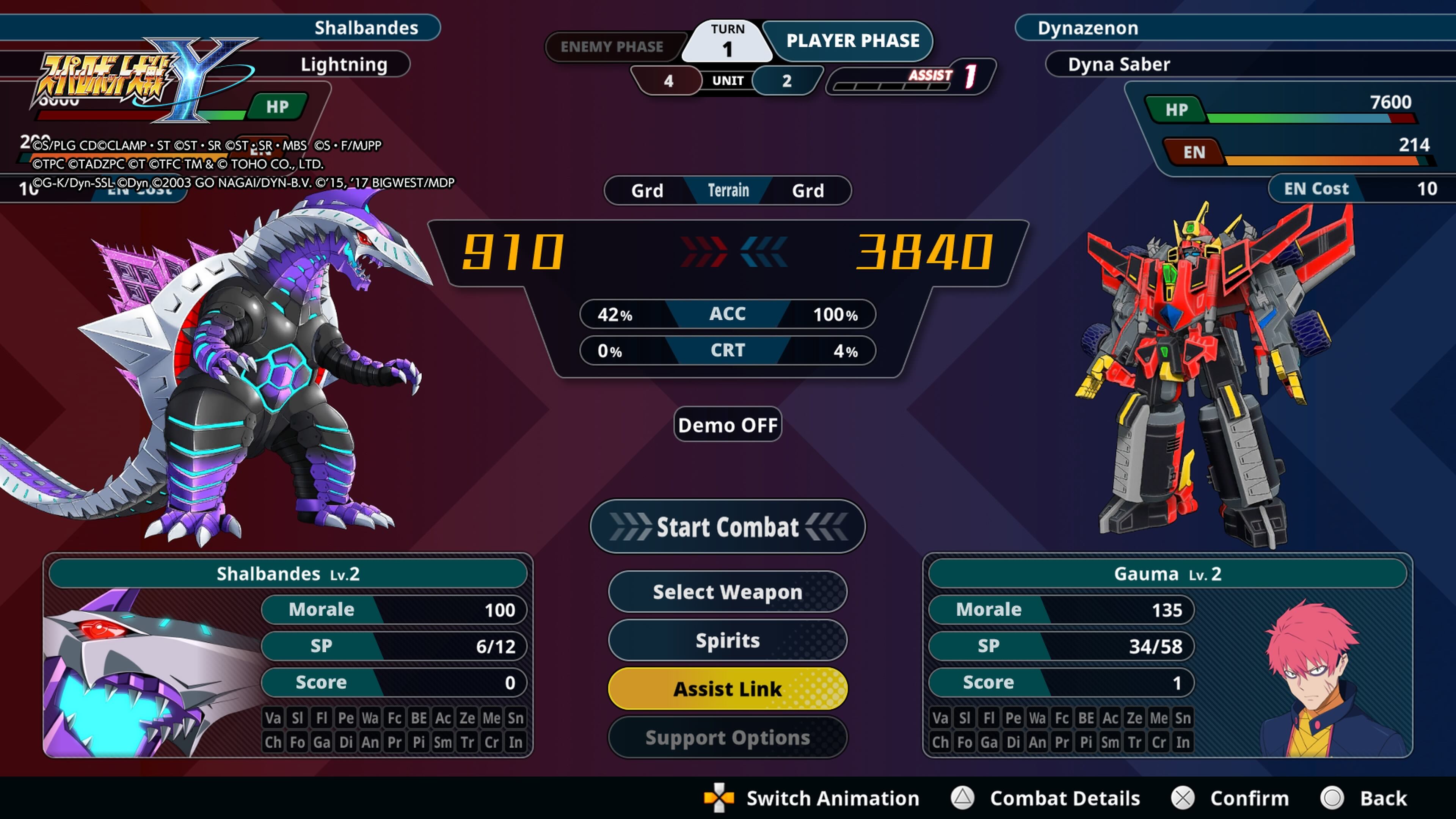Switch to Enemy Phase display
Screen dimensions: 1456x819
coord(612,47)
